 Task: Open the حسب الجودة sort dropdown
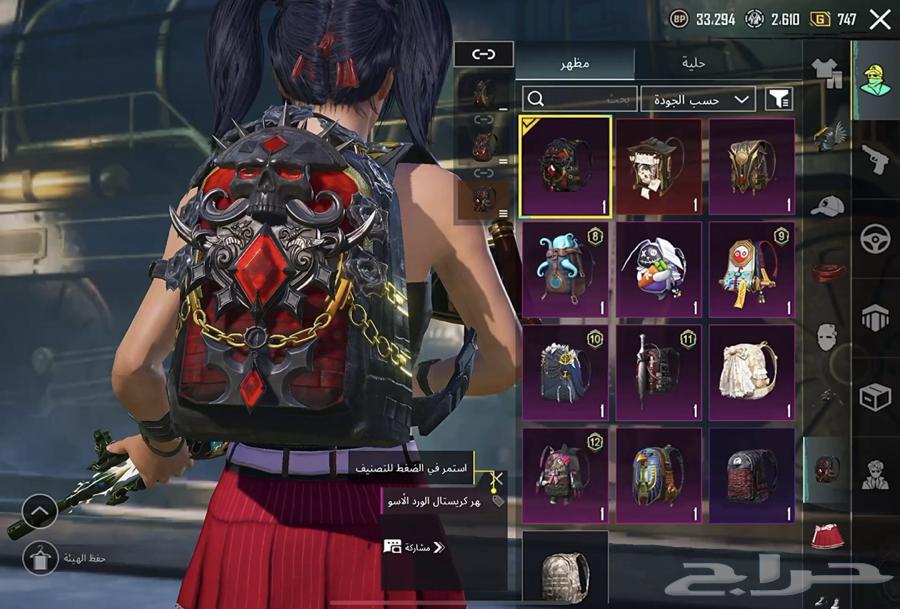click(698, 98)
